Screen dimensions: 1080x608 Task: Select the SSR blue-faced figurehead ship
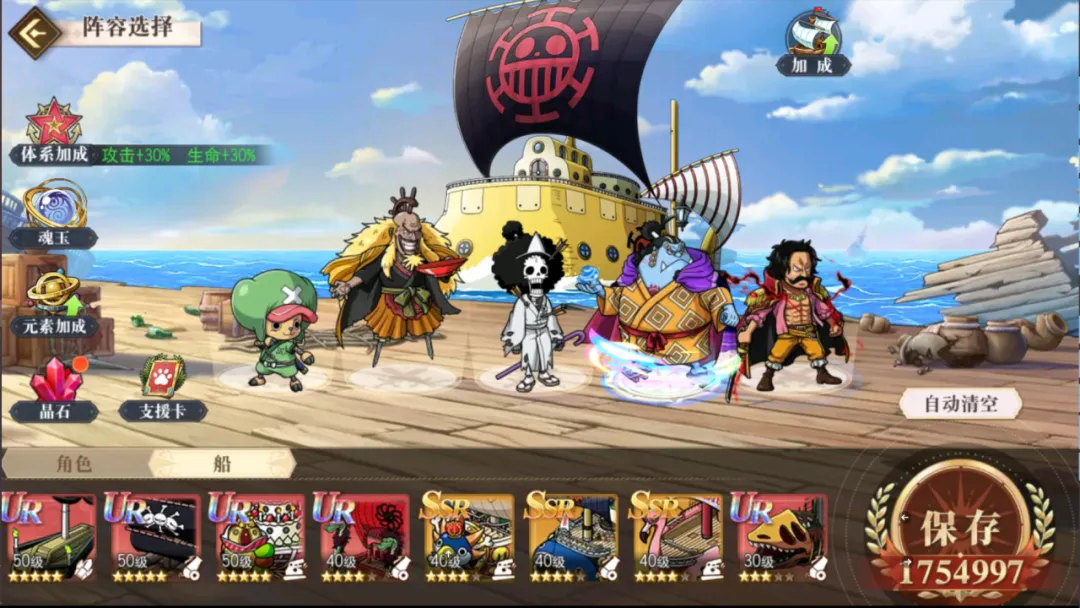[x=467, y=537]
